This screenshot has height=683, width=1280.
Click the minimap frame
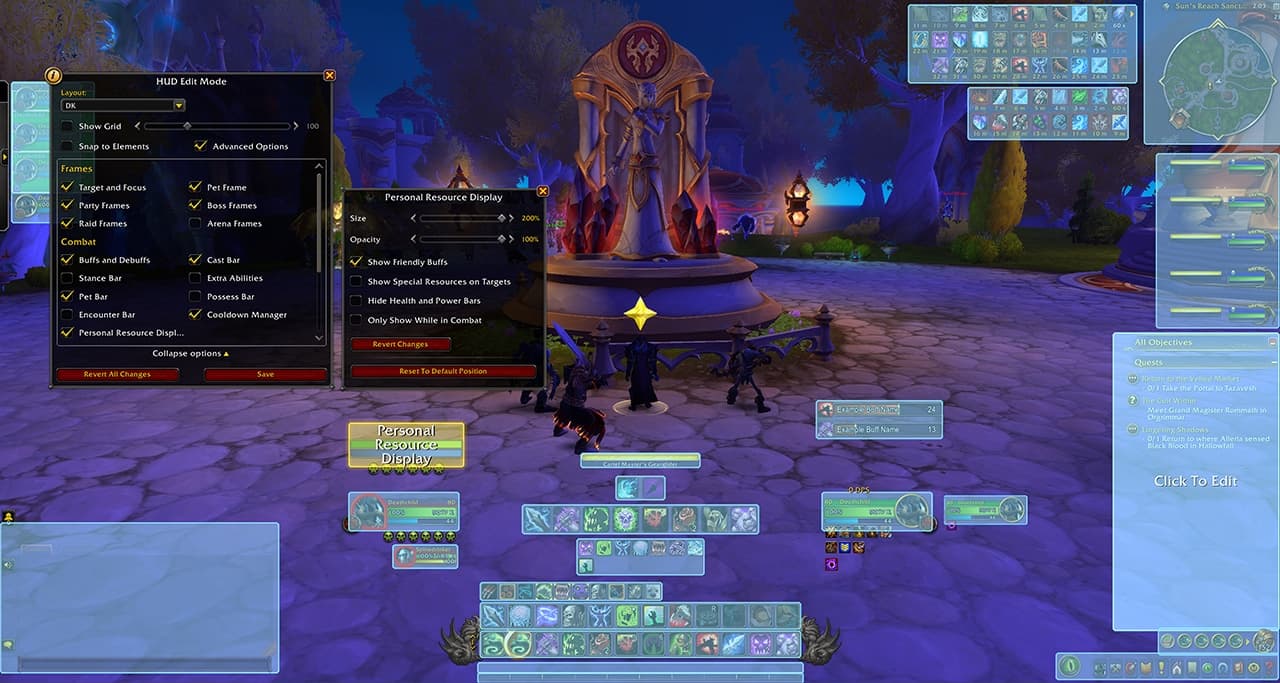[x=1218, y=72]
